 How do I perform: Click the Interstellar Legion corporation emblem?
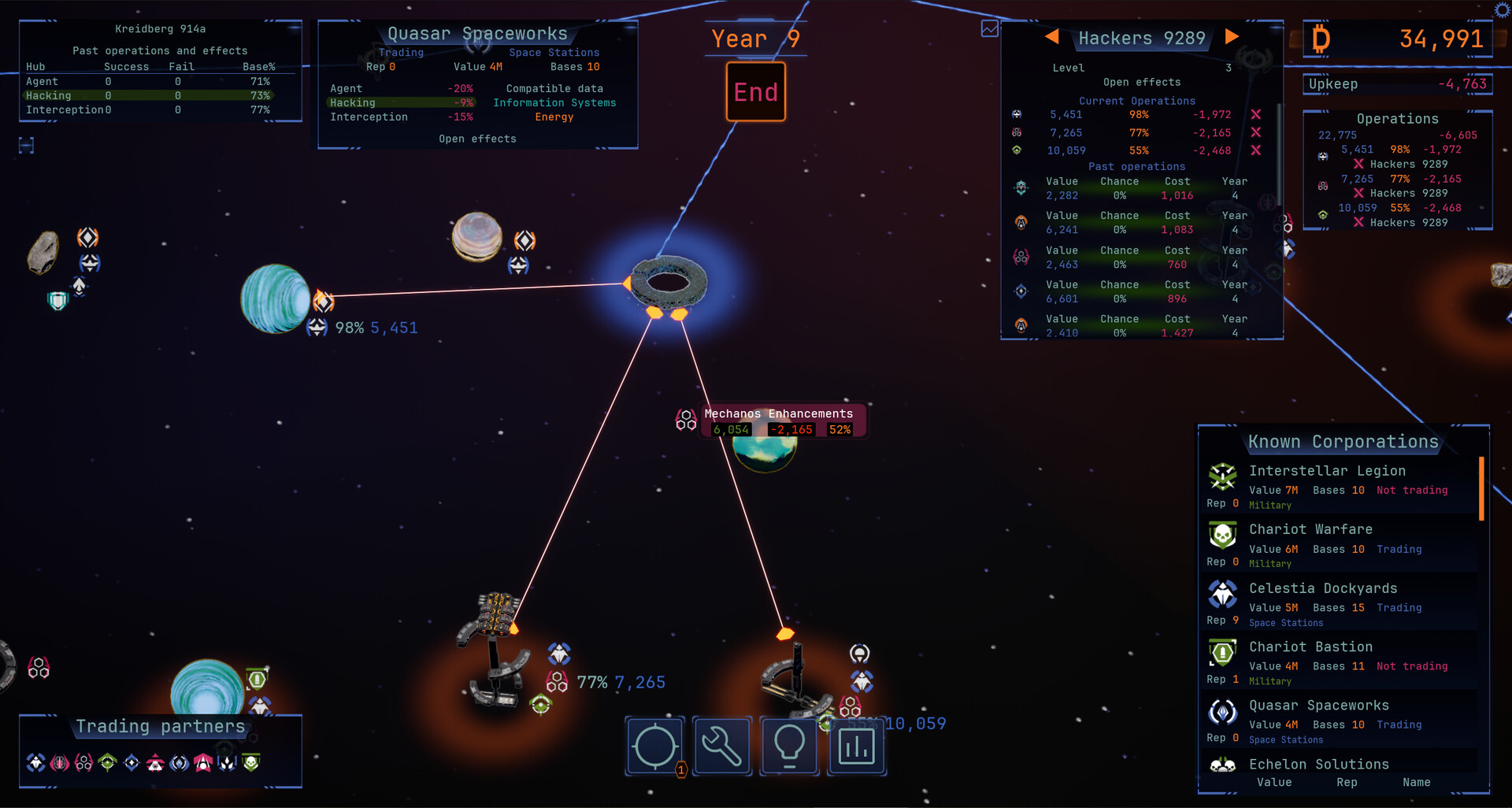coord(1222,480)
